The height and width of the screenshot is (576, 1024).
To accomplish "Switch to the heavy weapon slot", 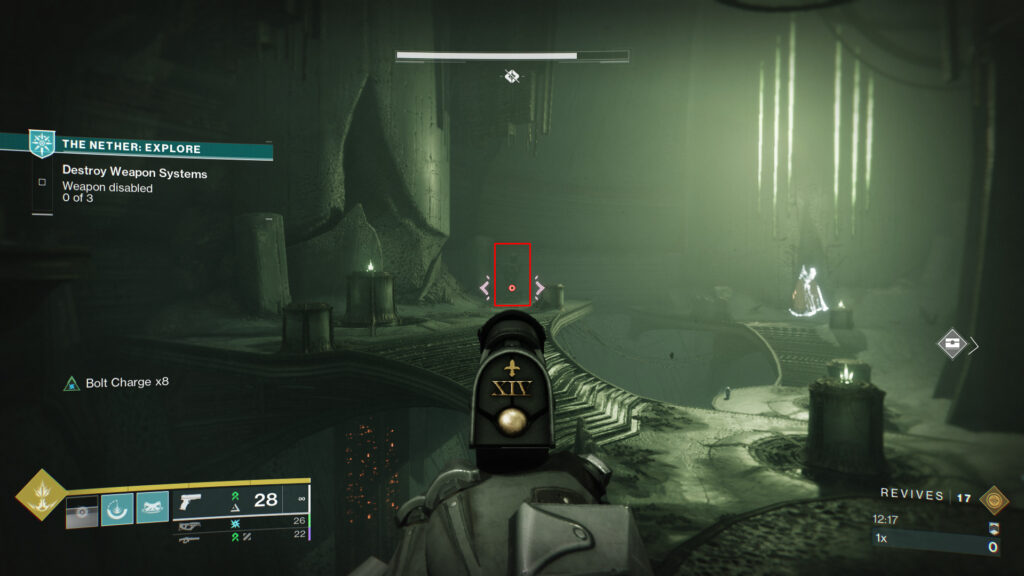I will tap(190, 537).
